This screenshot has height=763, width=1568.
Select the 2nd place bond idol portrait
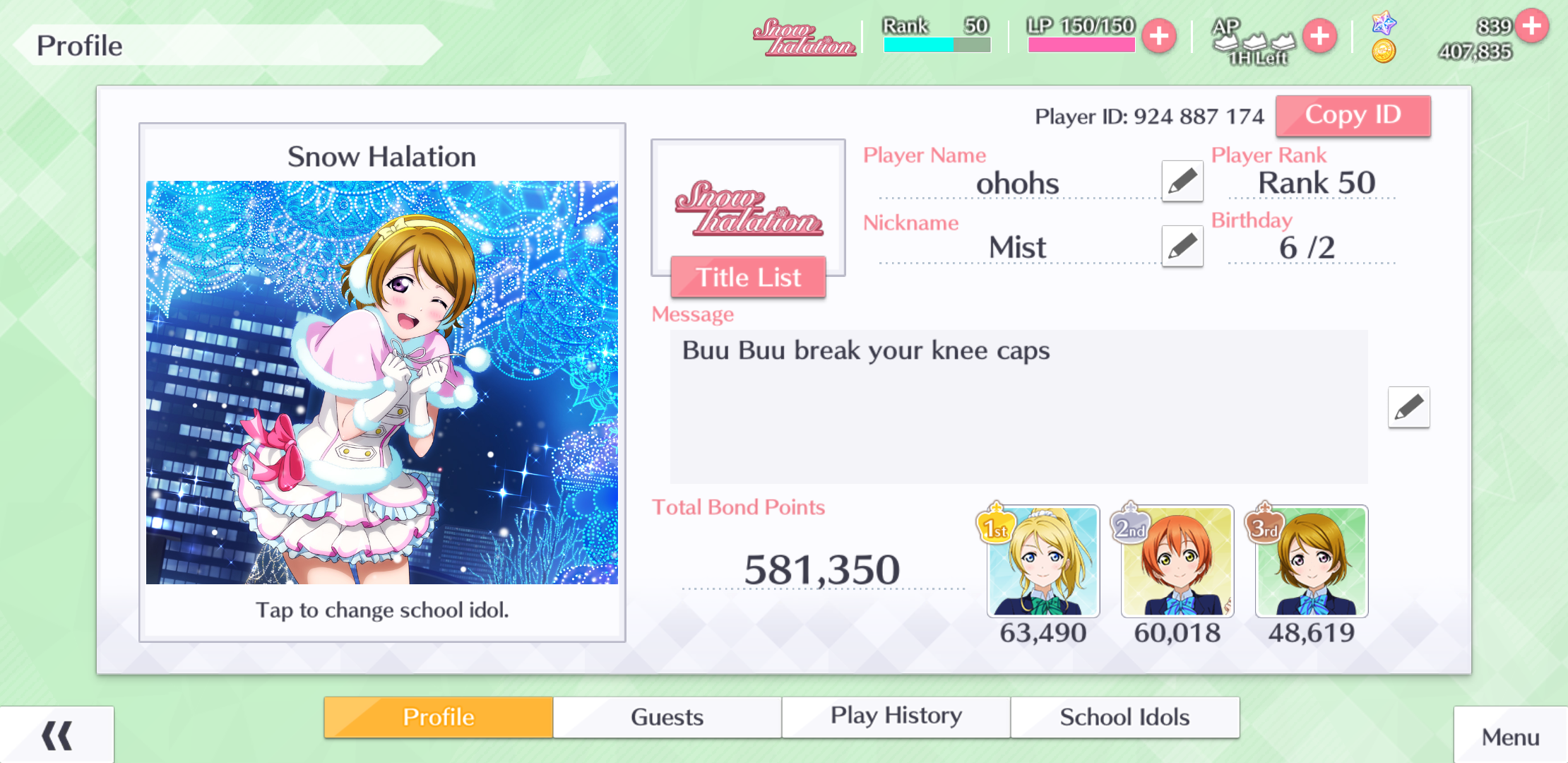coord(1177,561)
